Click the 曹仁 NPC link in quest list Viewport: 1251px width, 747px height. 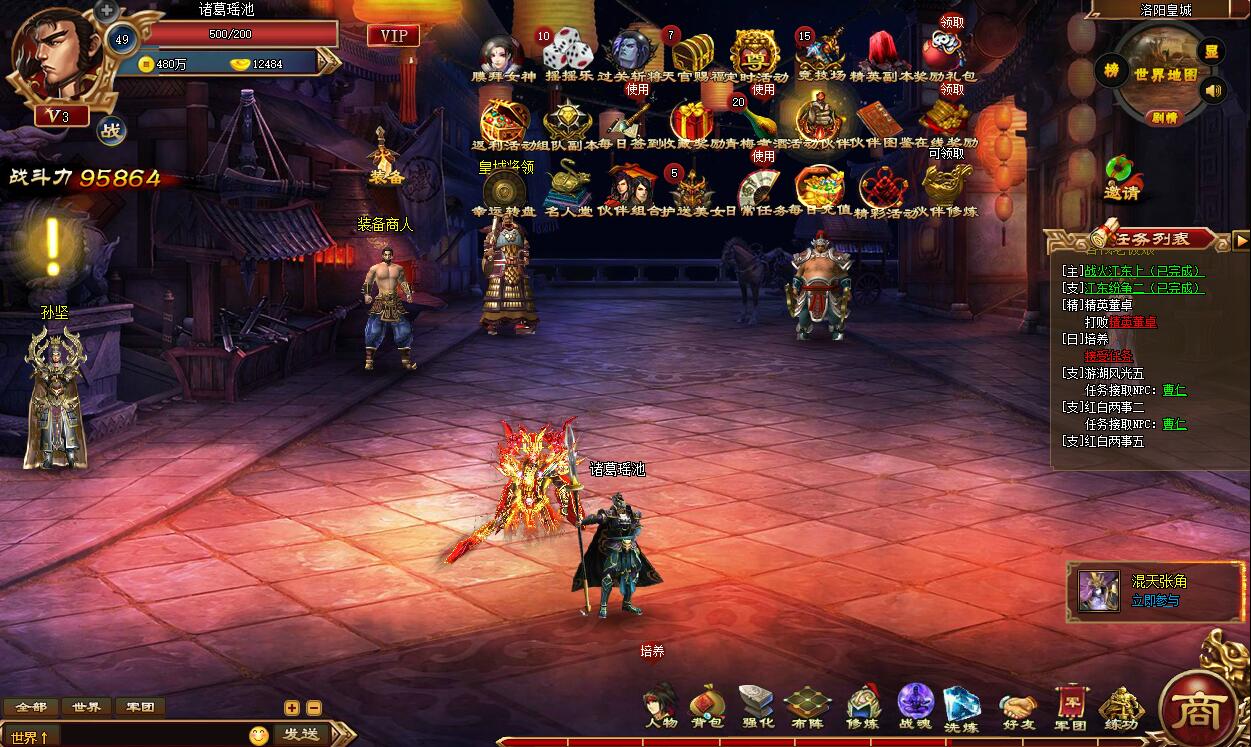[x=1174, y=391]
